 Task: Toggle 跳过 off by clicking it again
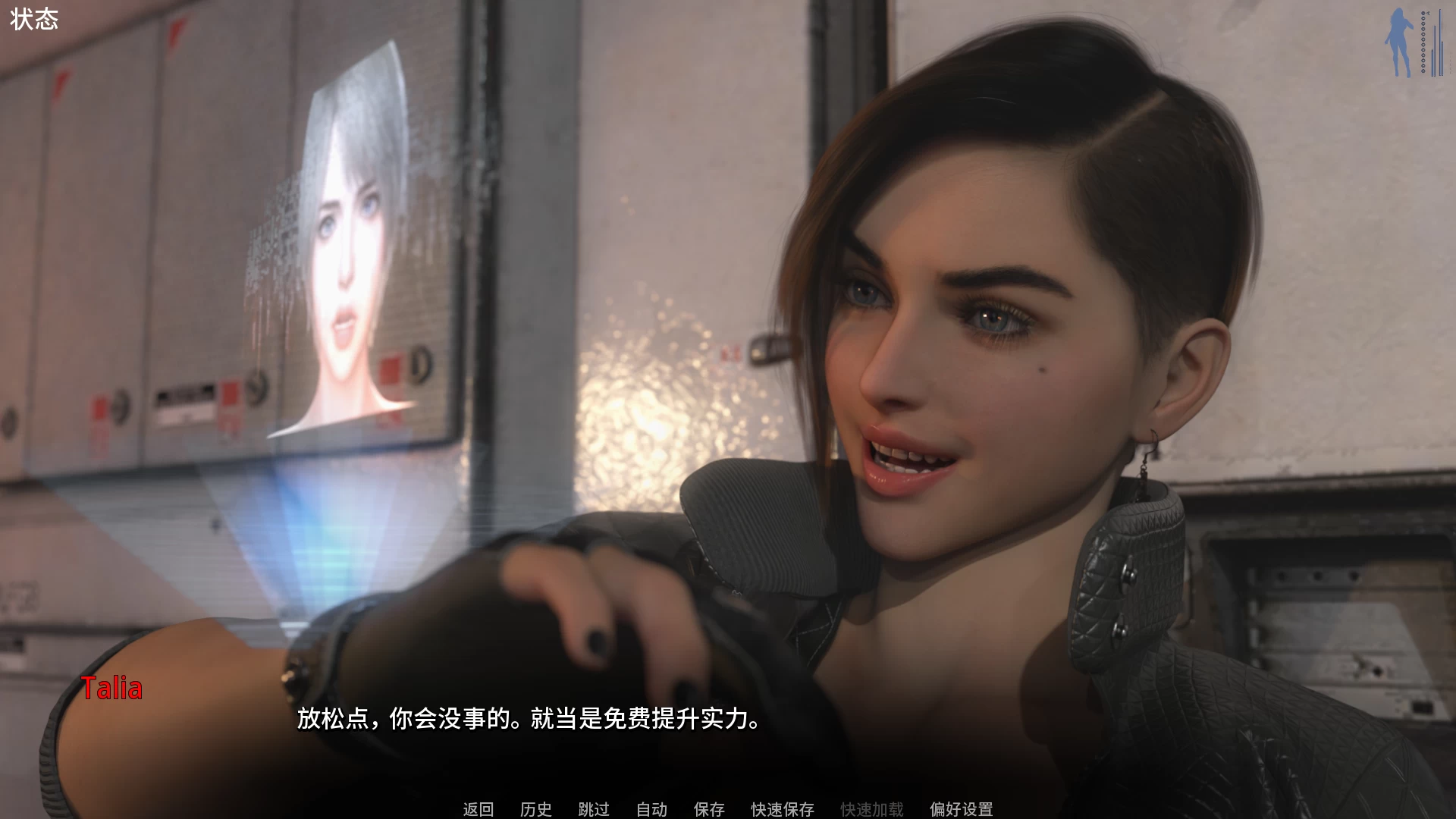595,808
